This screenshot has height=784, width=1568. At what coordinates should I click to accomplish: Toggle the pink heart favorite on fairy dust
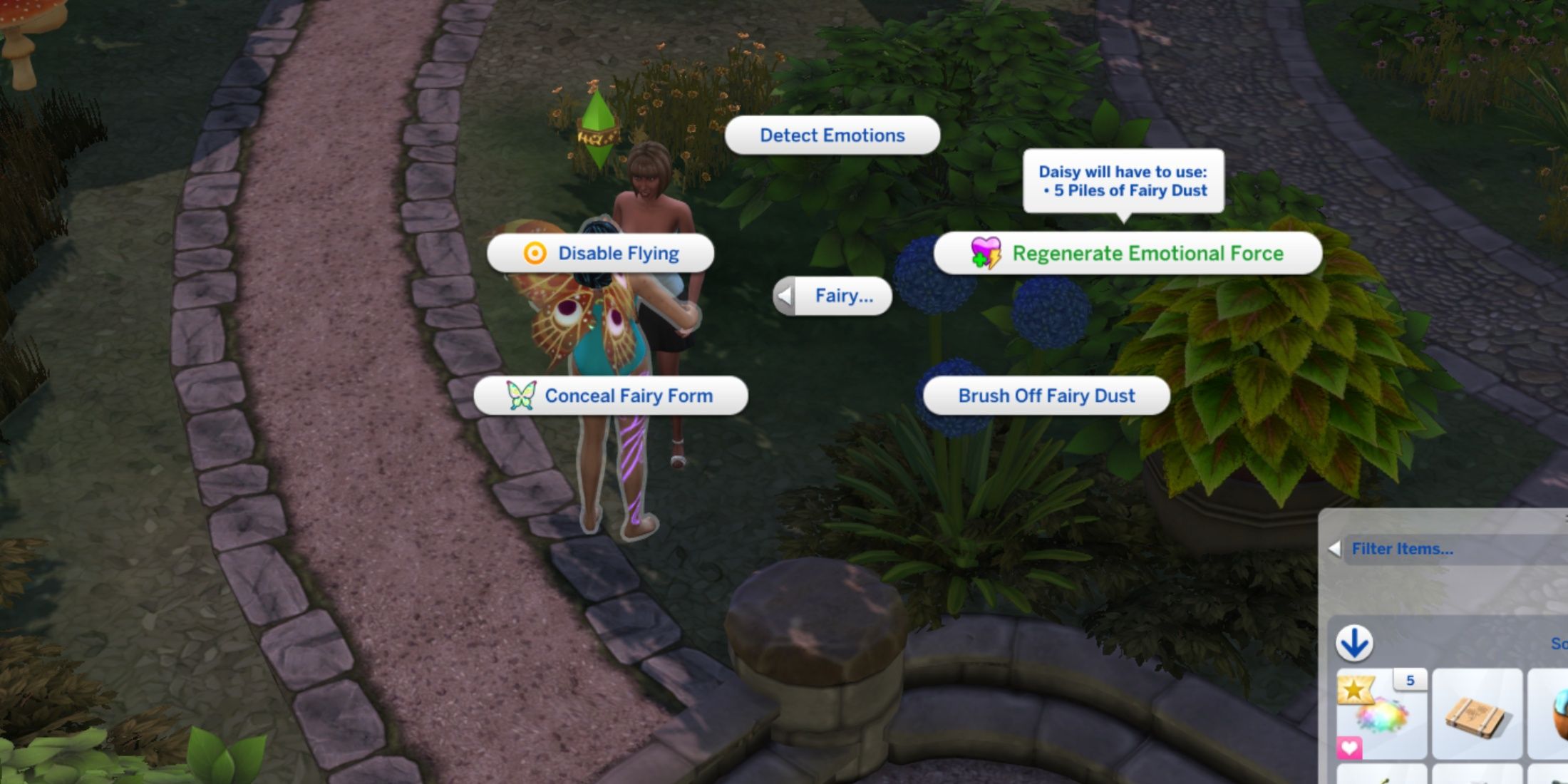coord(1349,747)
